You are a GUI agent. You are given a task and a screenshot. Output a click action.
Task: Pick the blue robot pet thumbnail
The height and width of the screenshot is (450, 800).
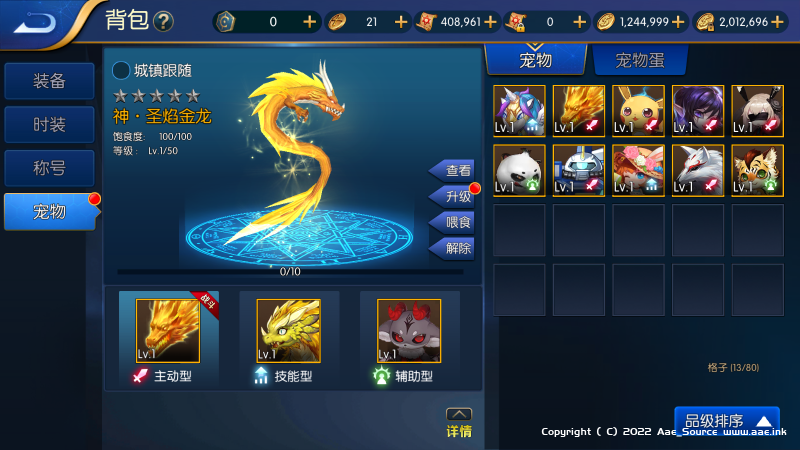tap(578, 170)
